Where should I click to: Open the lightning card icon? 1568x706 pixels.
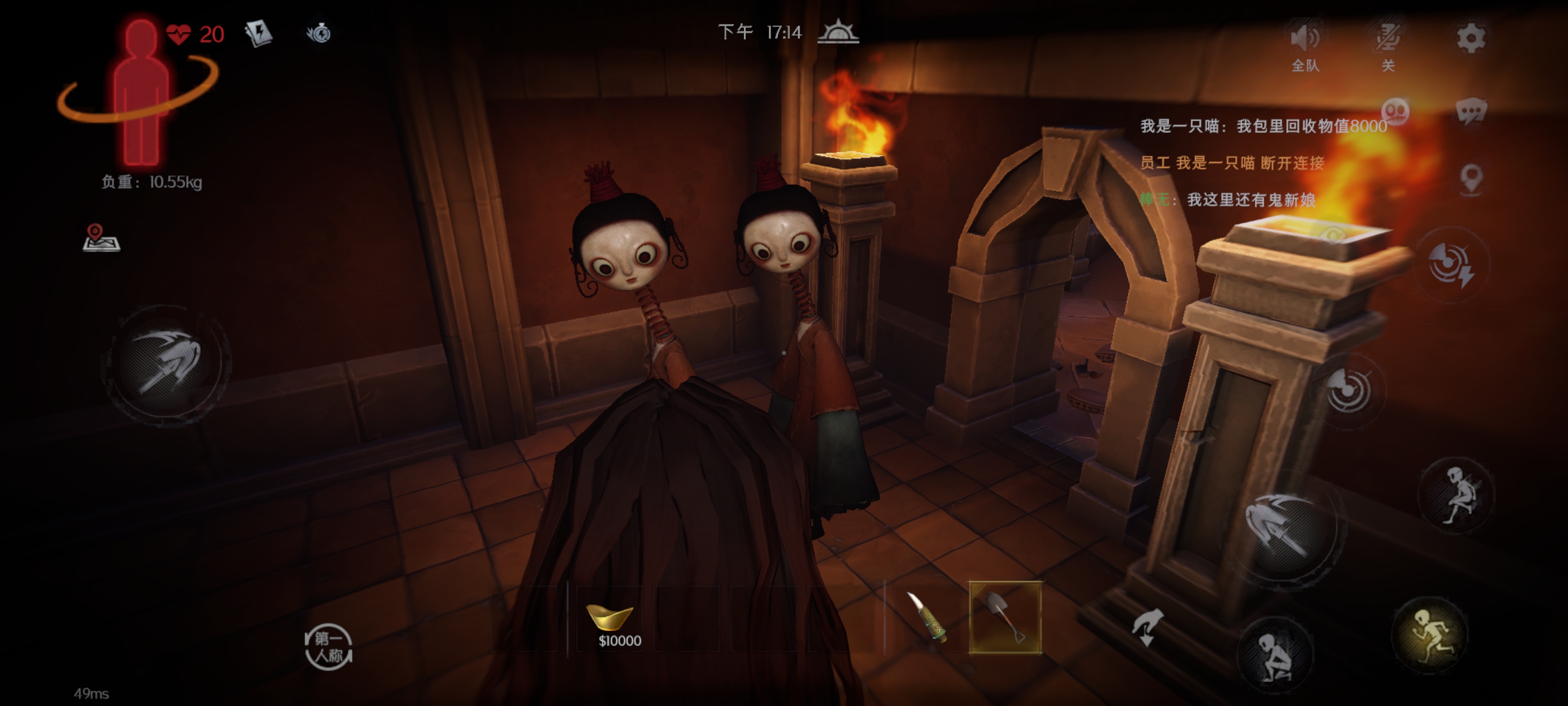(x=258, y=33)
